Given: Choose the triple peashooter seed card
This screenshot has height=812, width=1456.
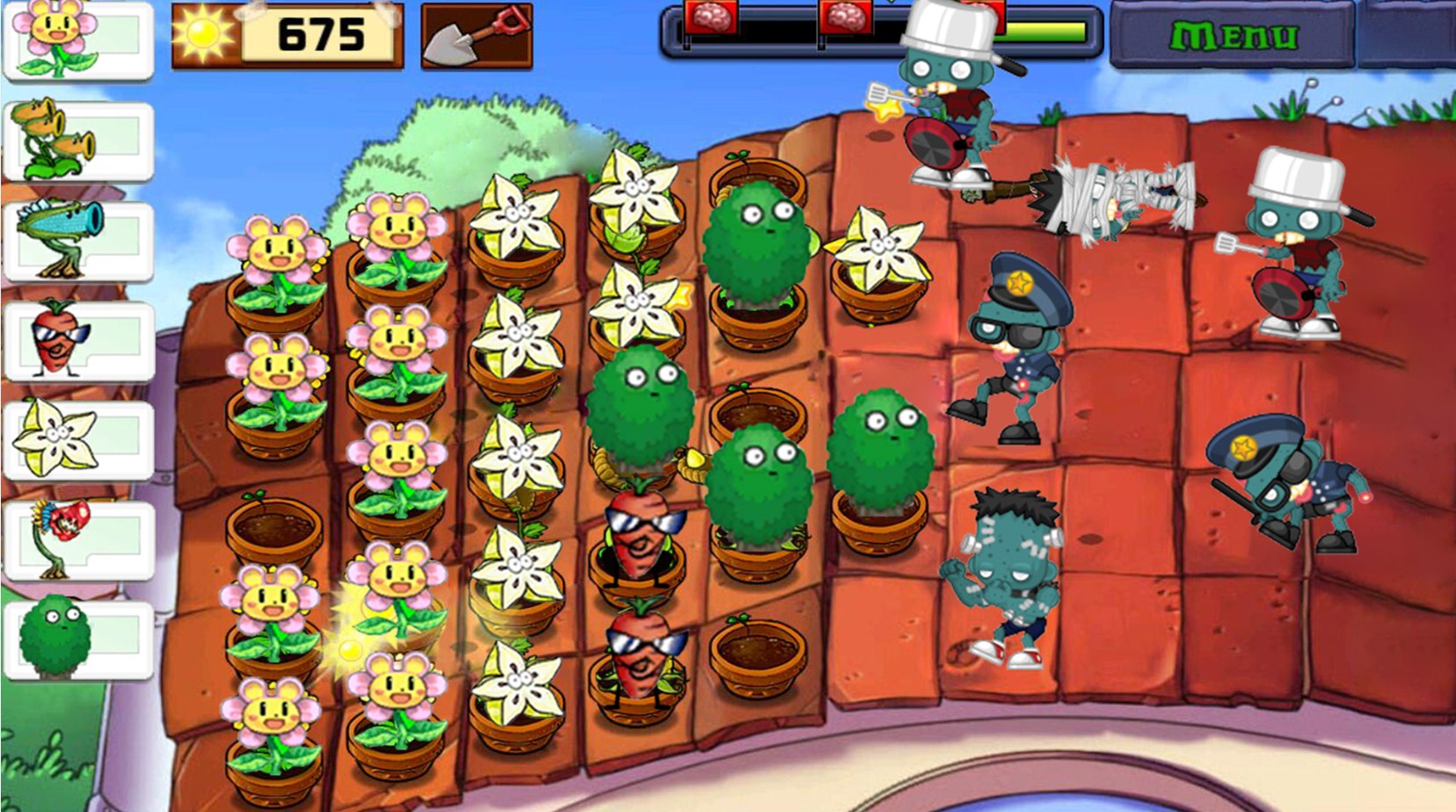Looking at the screenshot, I should (x=77, y=141).
